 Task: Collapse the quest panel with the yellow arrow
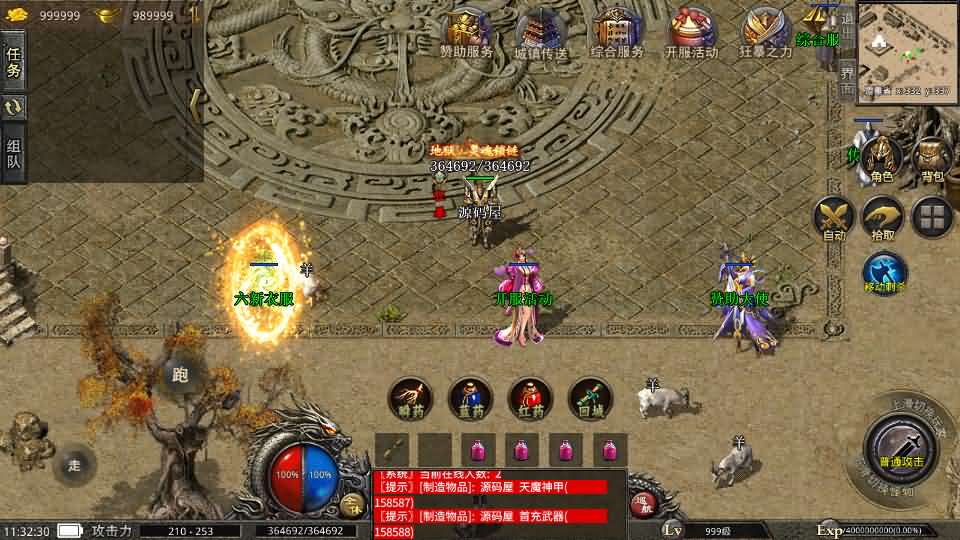(195, 100)
